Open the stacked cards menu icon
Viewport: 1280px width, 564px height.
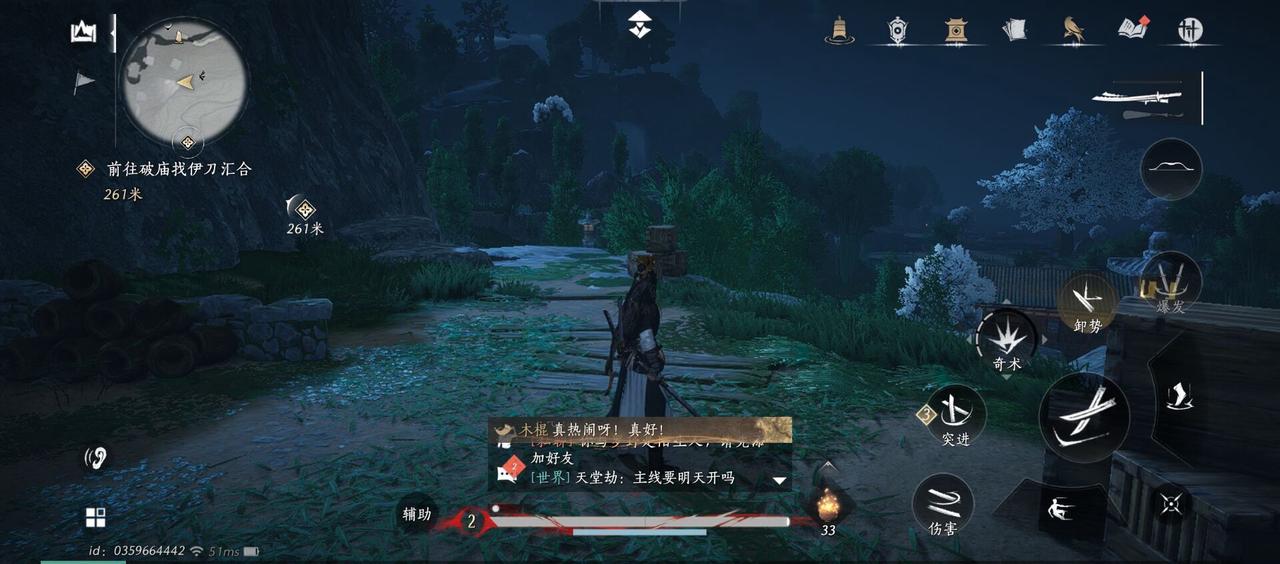(1015, 30)
